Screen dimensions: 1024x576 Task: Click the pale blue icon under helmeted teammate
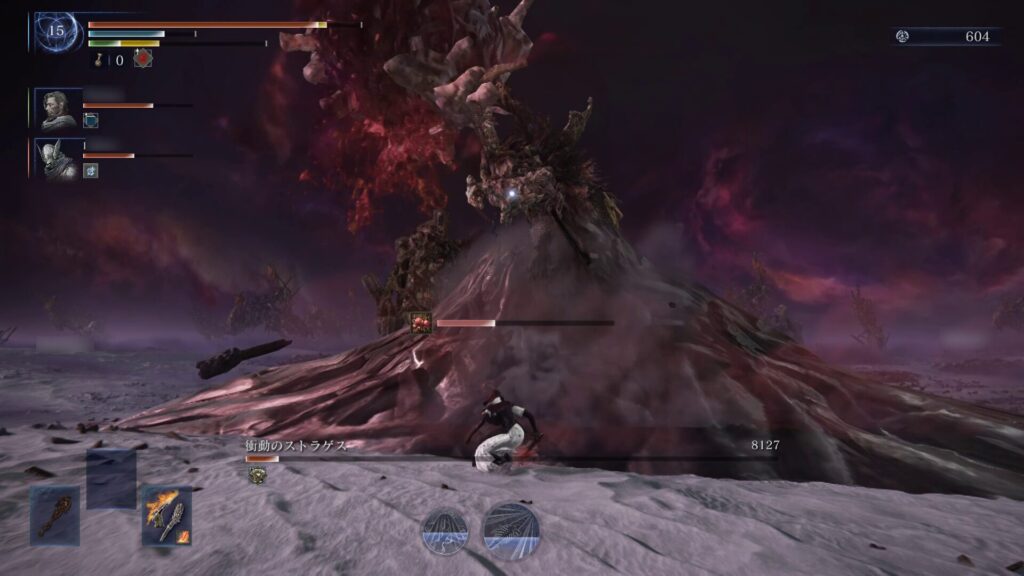pyautogui.click(x=90, y=170)
